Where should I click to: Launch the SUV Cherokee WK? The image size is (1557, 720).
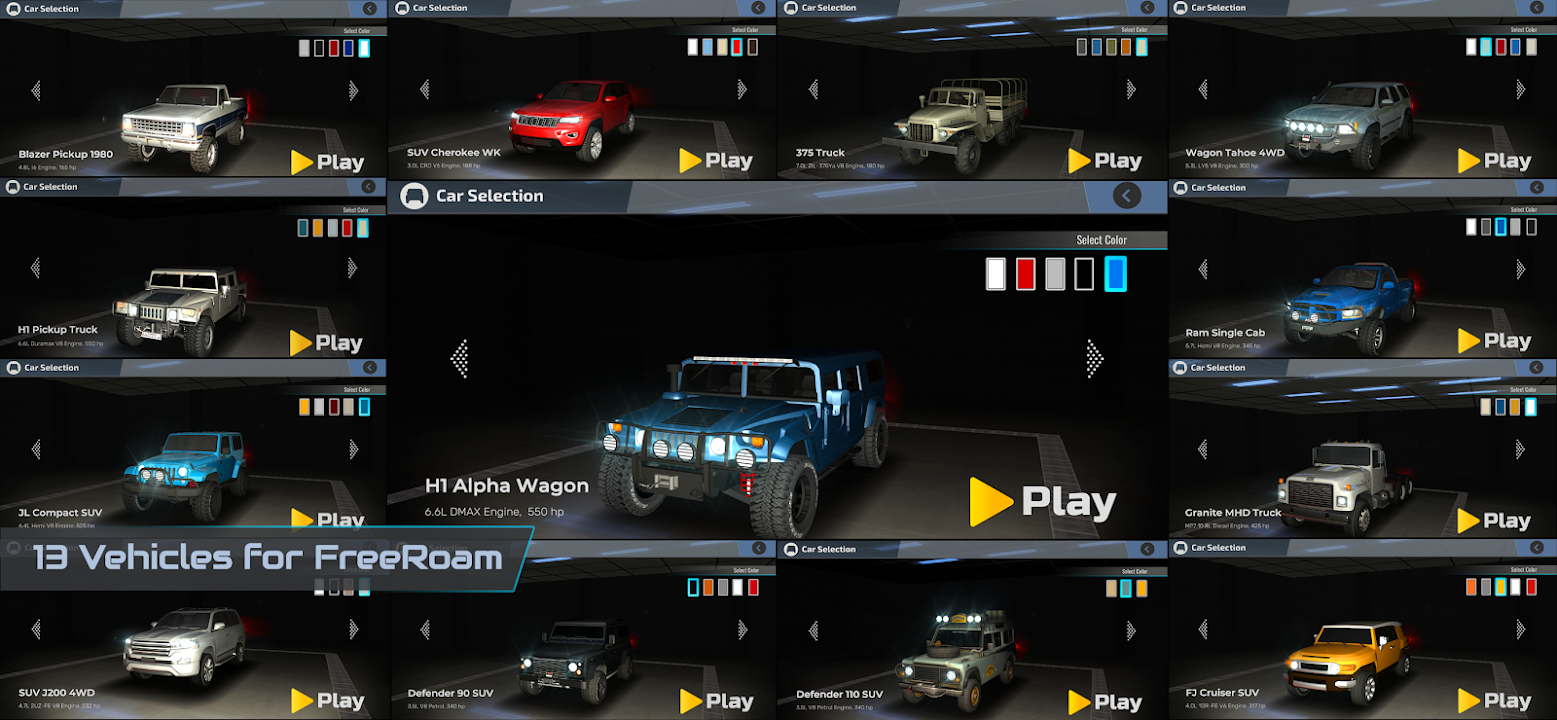click(716, 161)
